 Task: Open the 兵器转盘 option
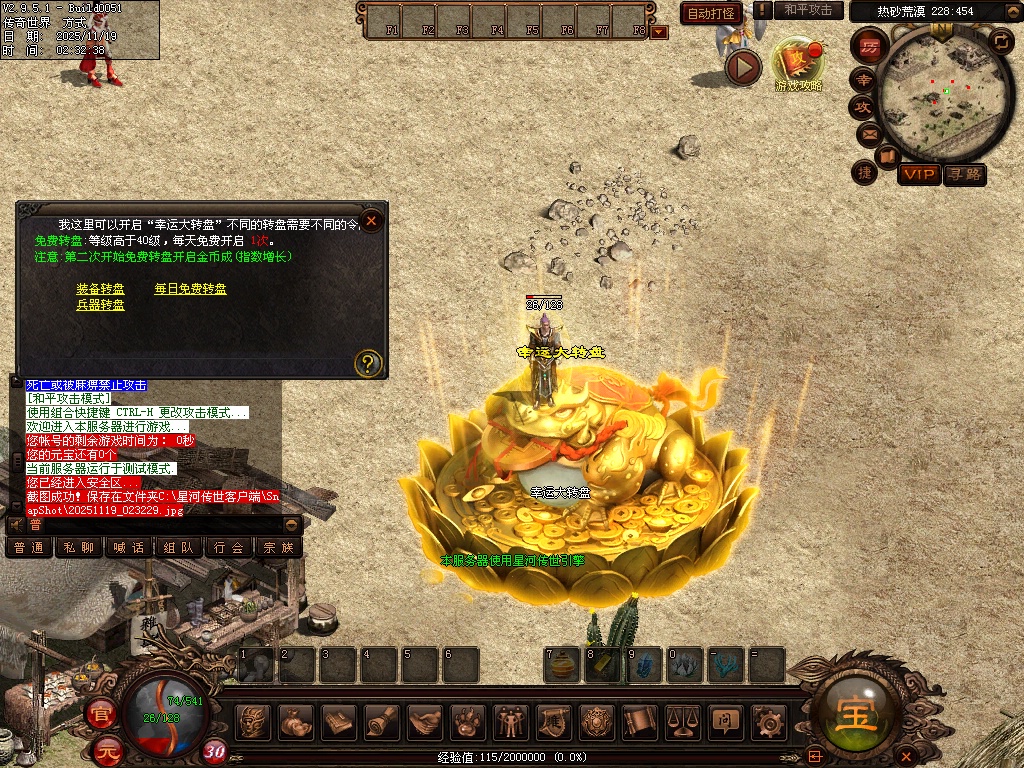tap(100, 305)
